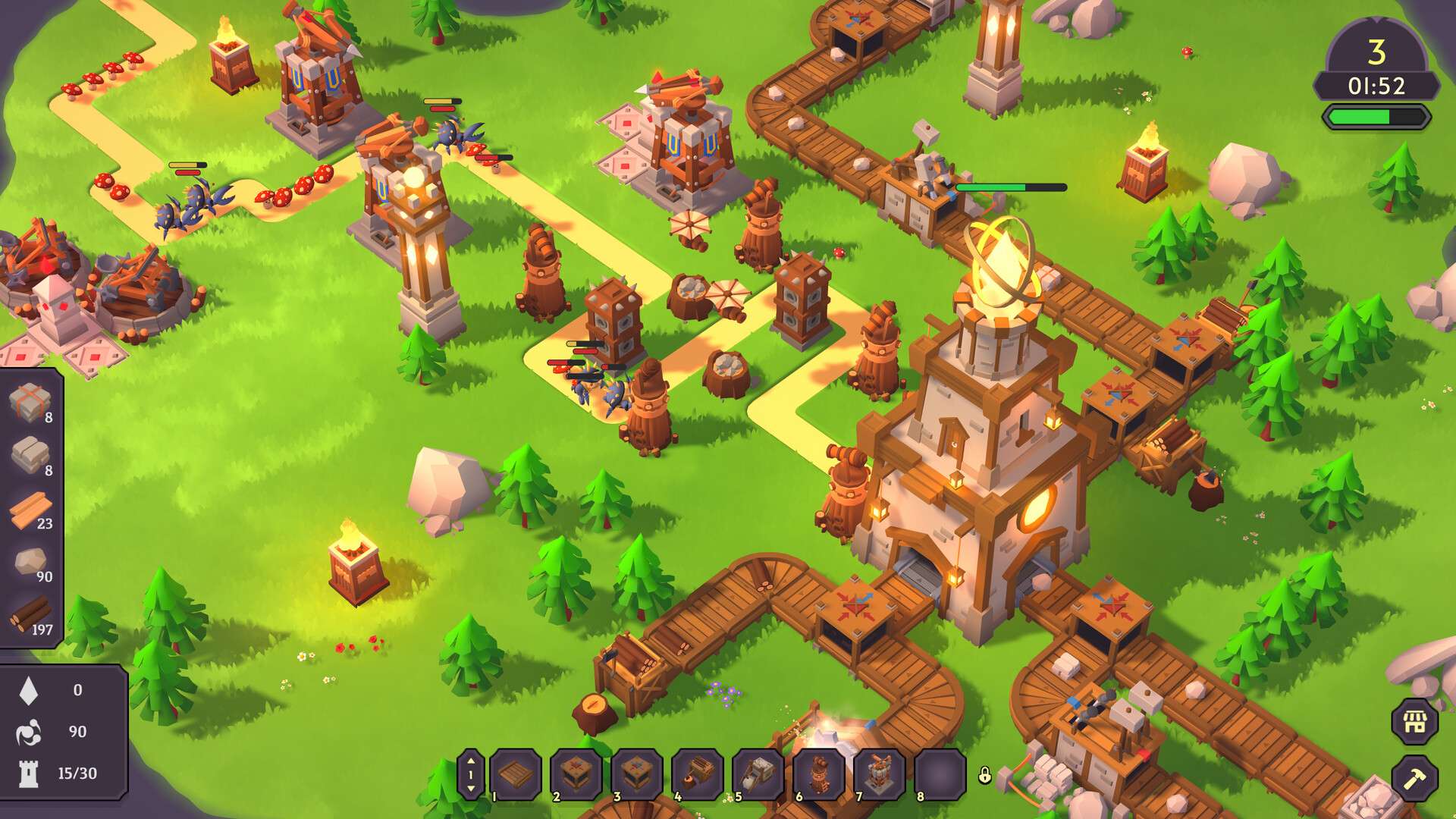This screenshot has height=819, width=1456.
Task: Toggle the hotbar padlock icon
Action: click(x=984, y=775)
